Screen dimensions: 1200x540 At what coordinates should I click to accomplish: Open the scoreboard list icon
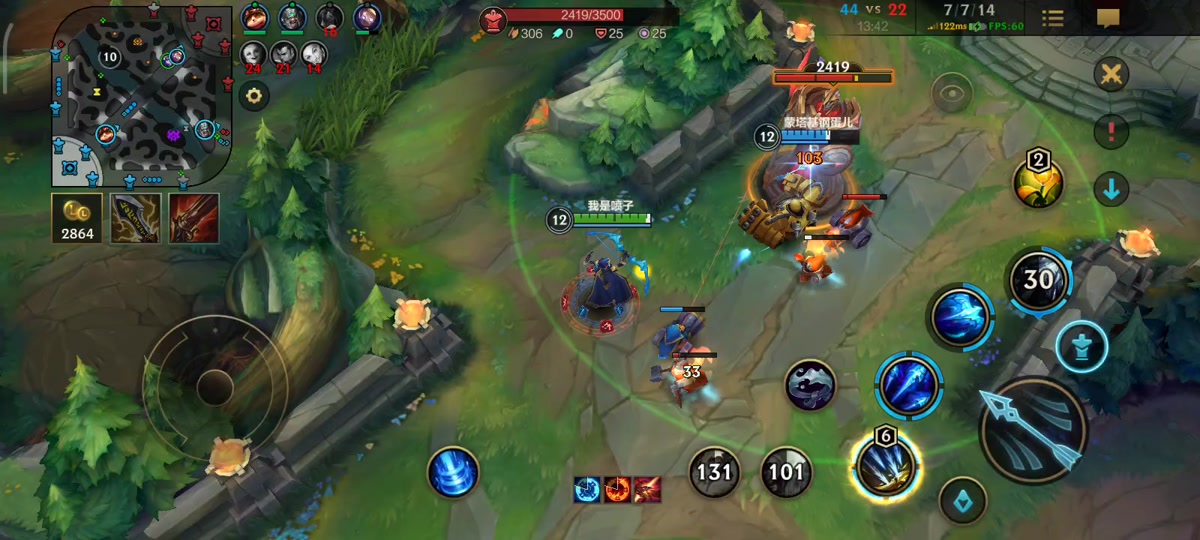click(x=1053, y=18)
